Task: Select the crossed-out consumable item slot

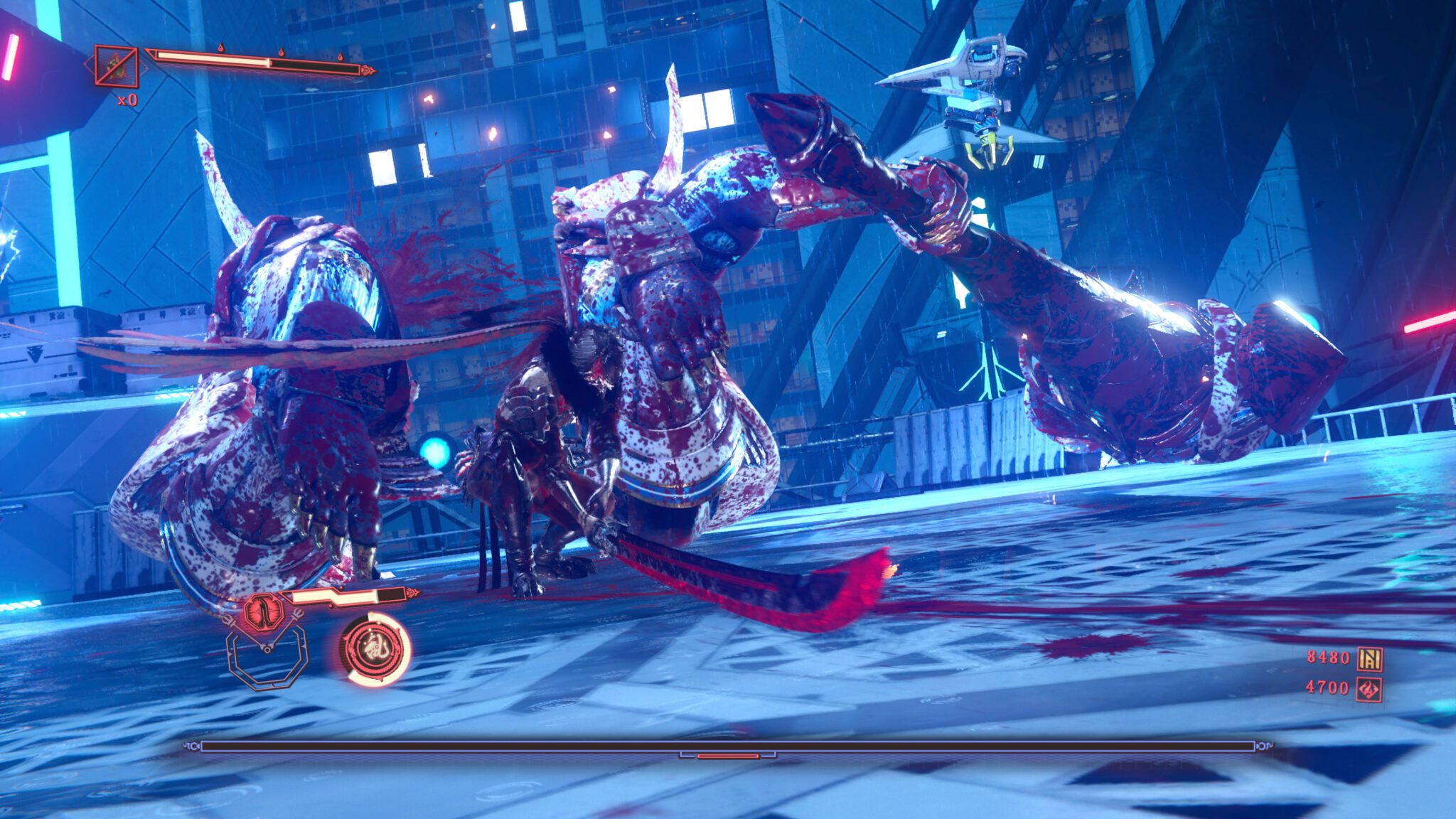Action: [x=117, y=67]
